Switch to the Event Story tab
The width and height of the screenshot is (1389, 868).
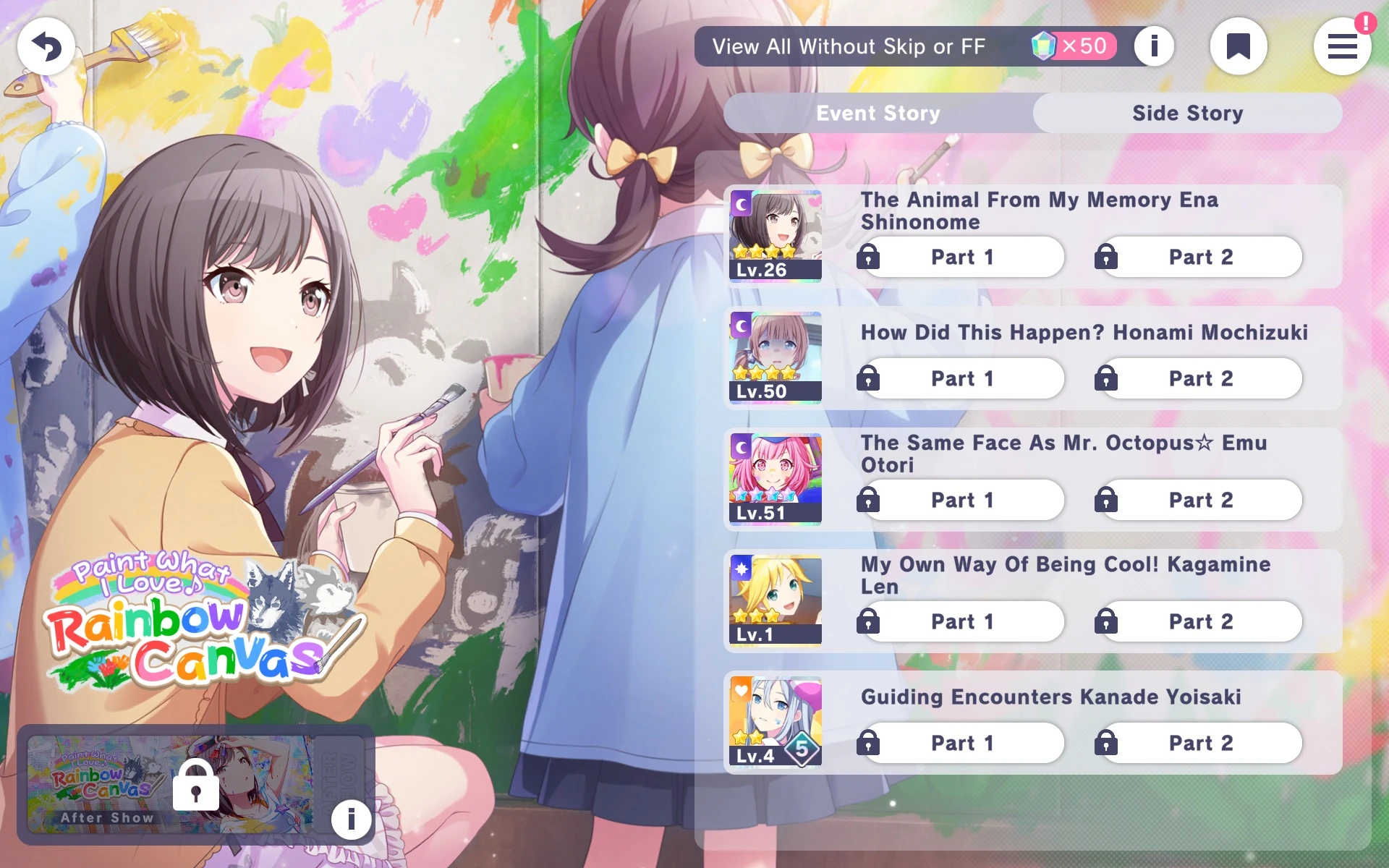878,113
